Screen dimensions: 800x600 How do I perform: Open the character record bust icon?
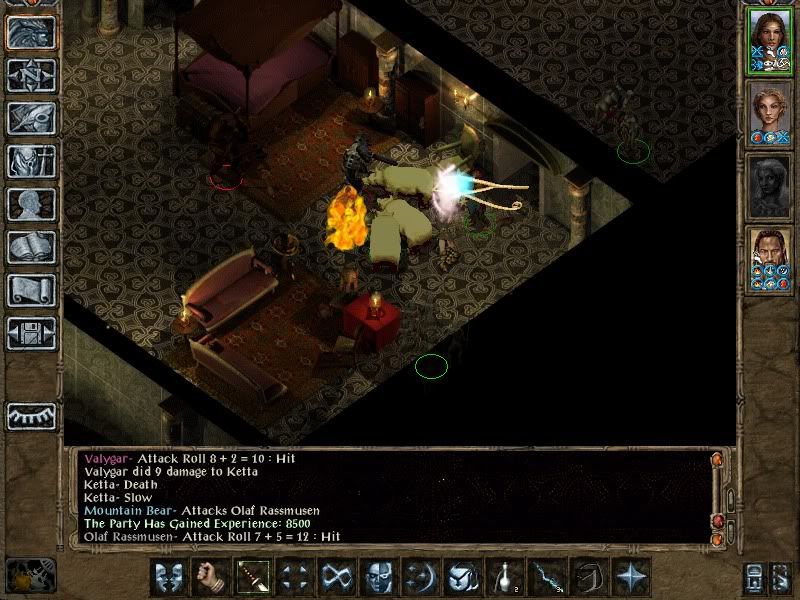coord(31,204)
